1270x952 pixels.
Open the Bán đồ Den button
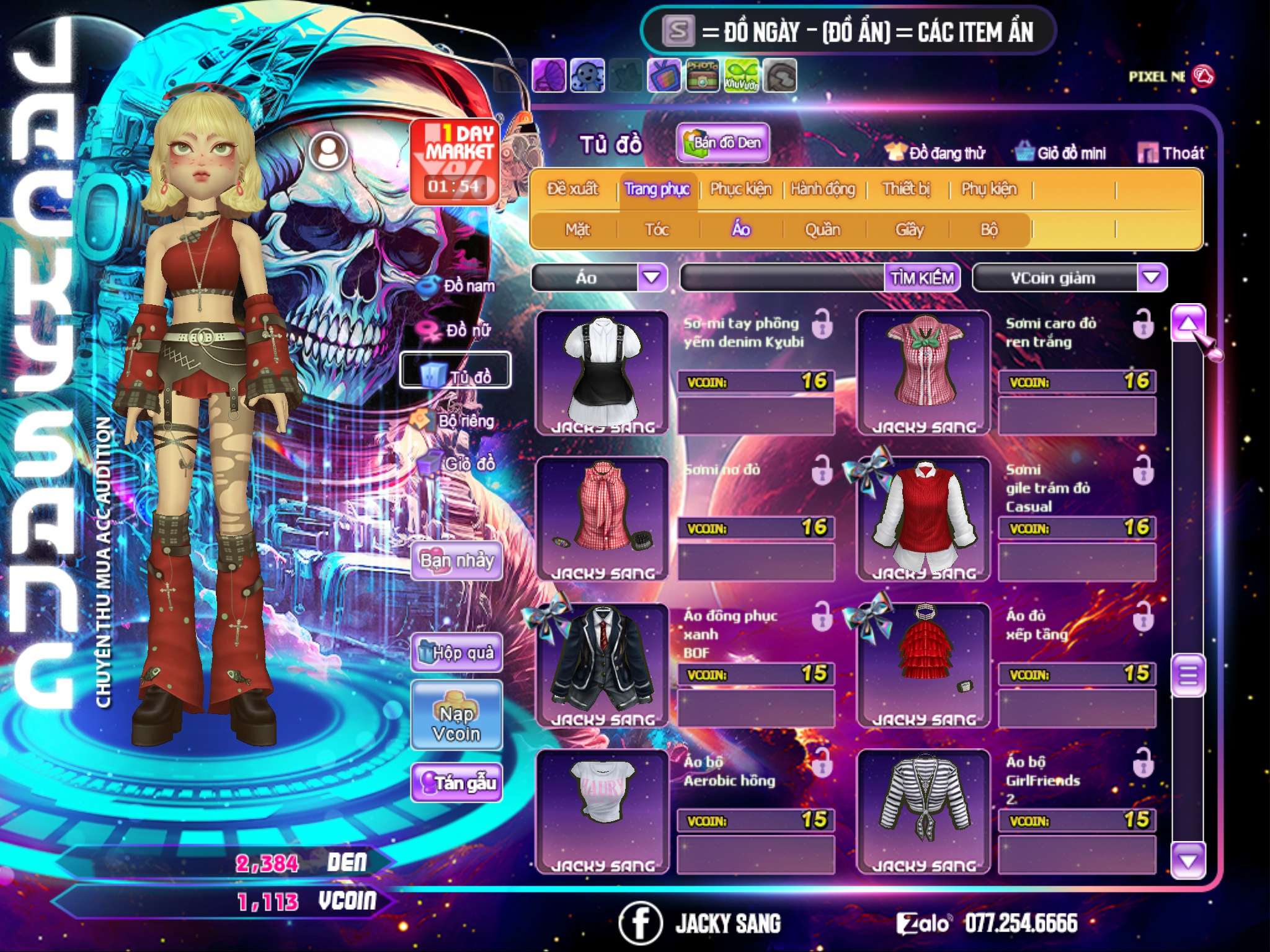[723, 143]
